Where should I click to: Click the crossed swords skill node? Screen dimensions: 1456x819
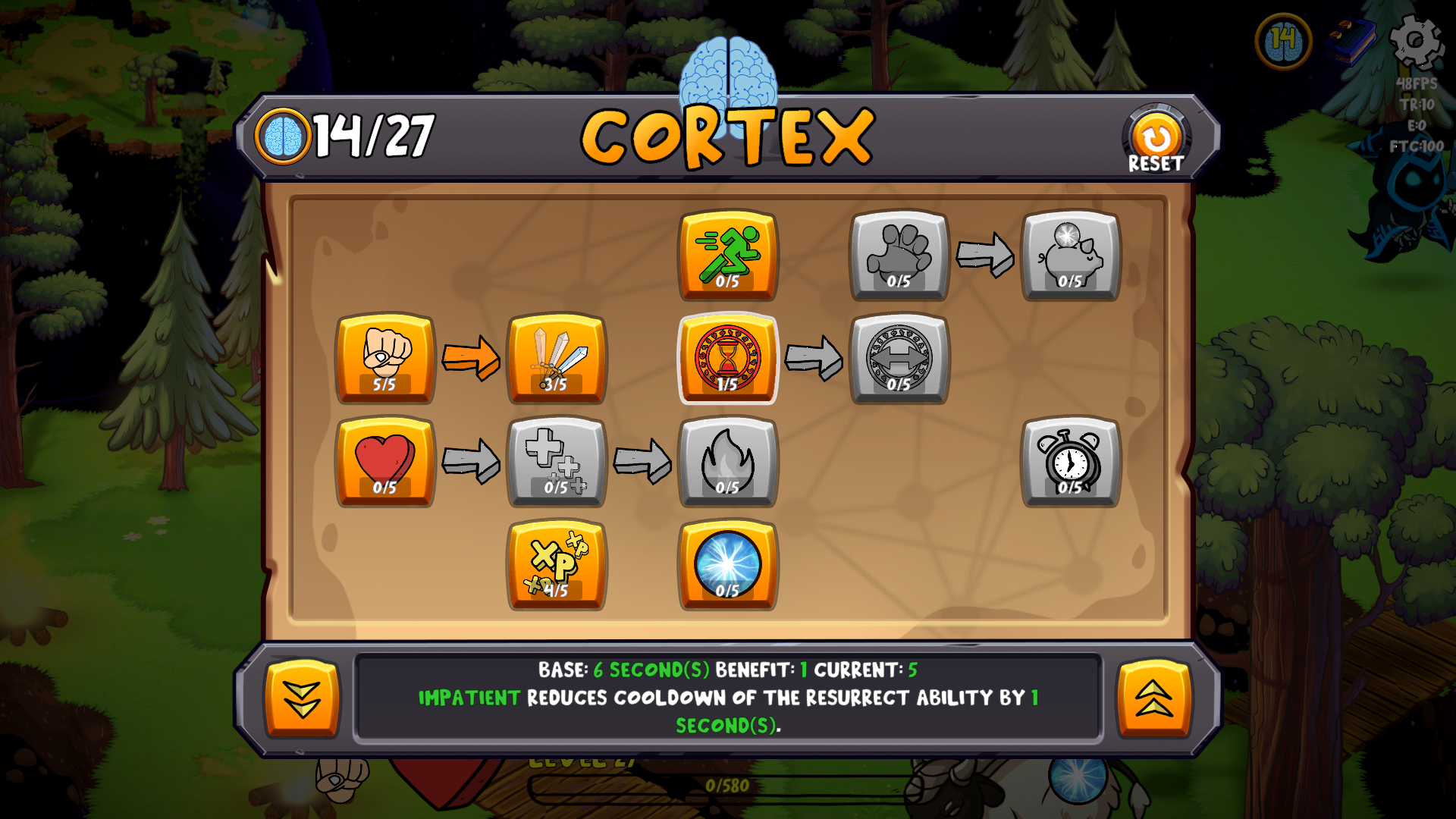click(557, 357)
